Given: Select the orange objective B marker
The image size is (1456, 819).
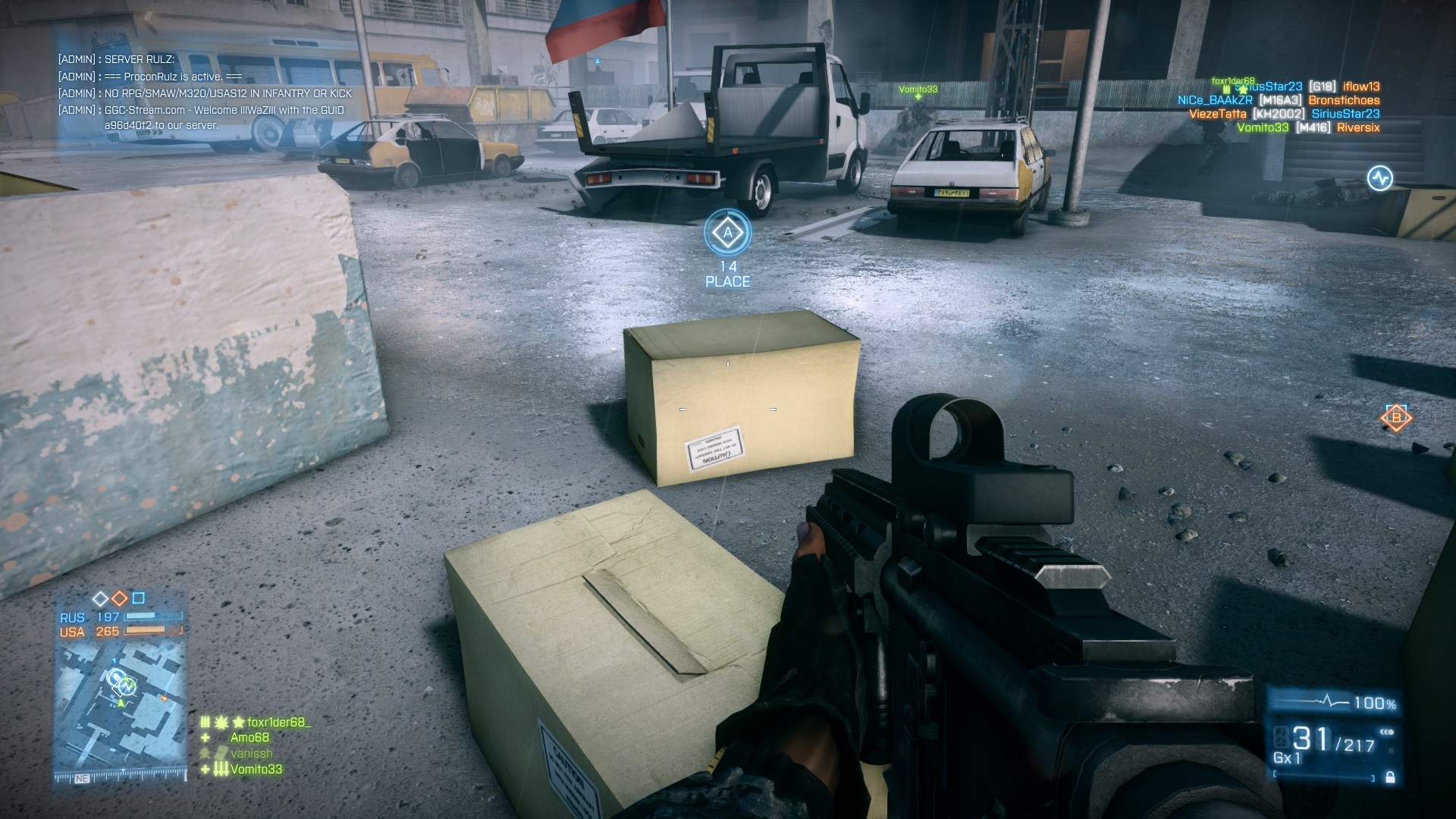Looking at the screenshot, I should (x=1396, y=418).
